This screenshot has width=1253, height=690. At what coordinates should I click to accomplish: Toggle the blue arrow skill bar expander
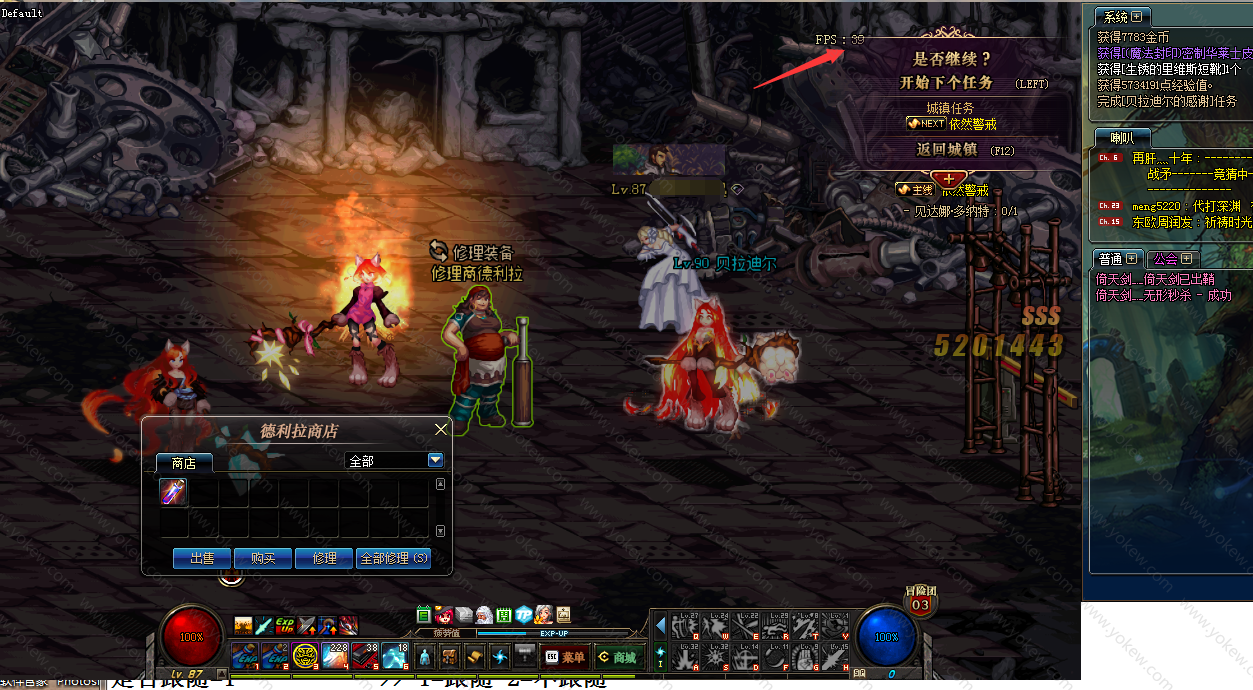pos(660,626)
